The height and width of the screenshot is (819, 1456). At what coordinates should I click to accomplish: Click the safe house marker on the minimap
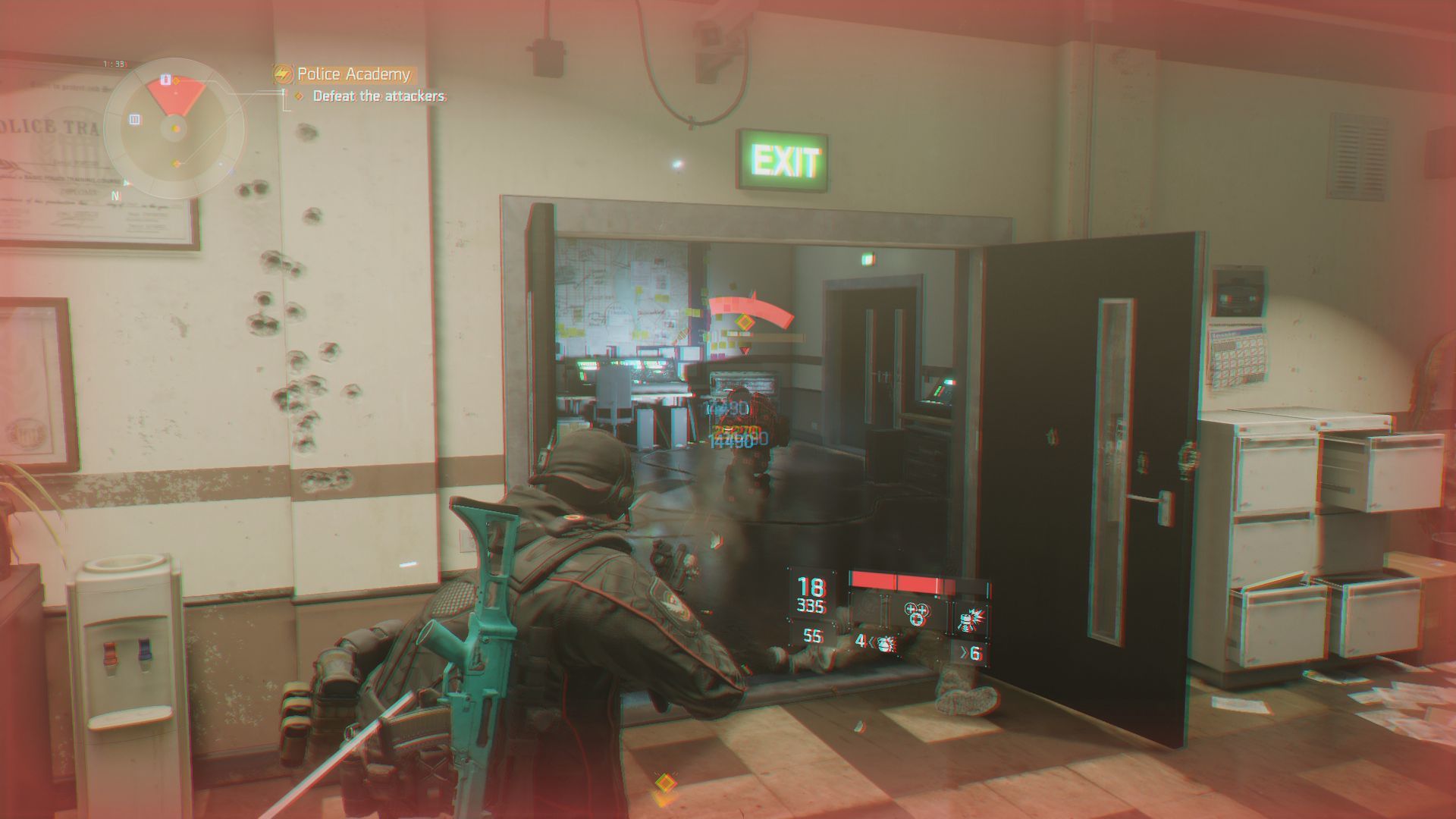click(x=134, y=119)
